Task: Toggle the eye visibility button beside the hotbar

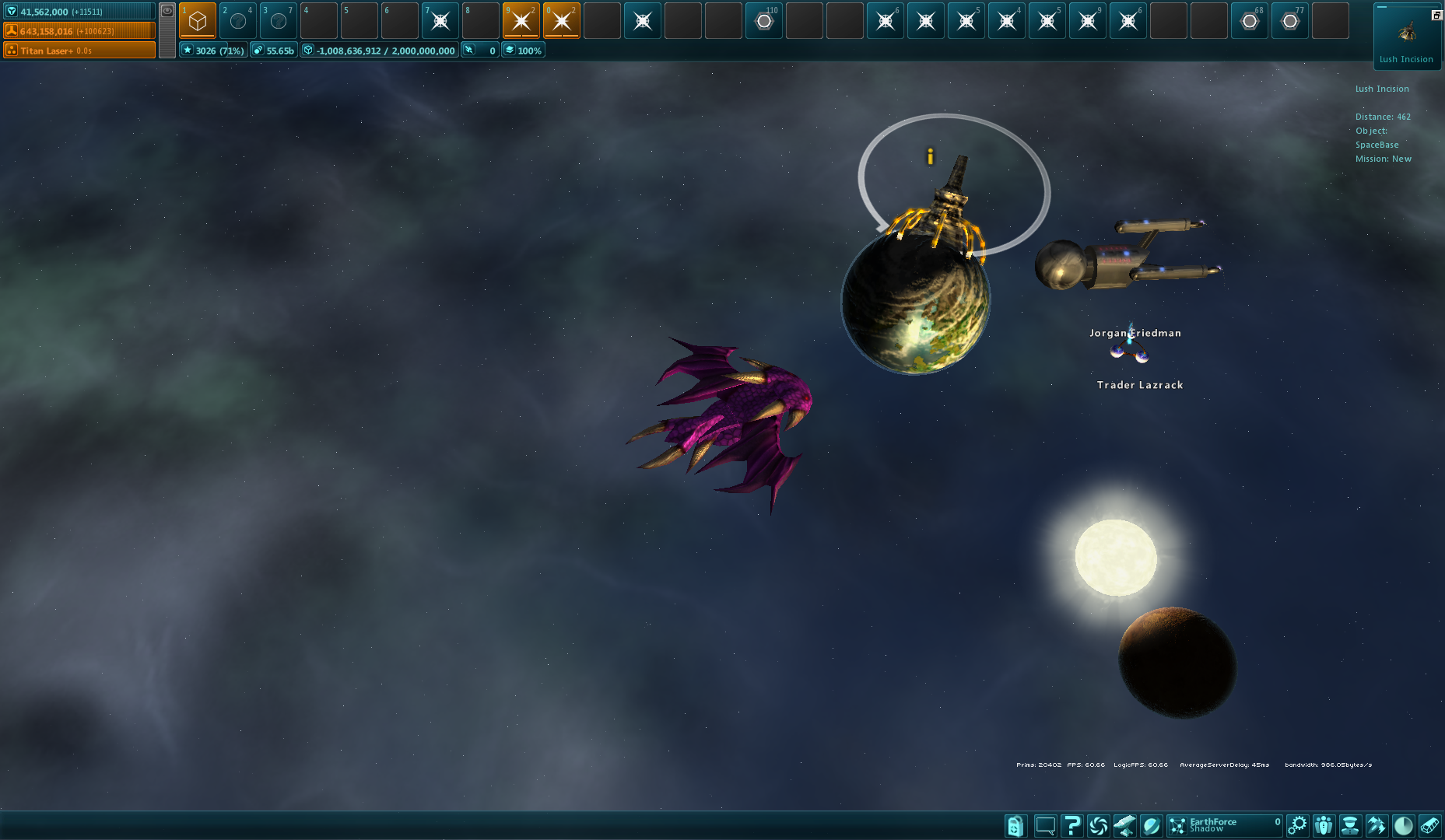Action: pyautogui.click(x=167, y=11)
